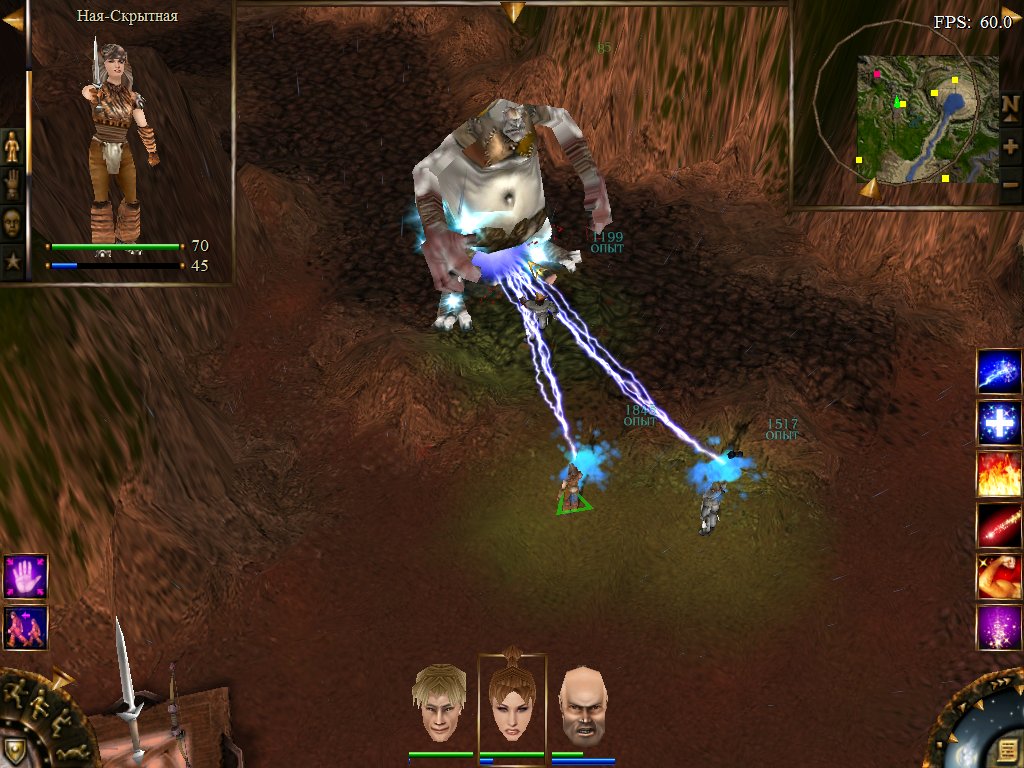
Task: Open the face icon in the portrait sidebar
Action: point(12,222)
